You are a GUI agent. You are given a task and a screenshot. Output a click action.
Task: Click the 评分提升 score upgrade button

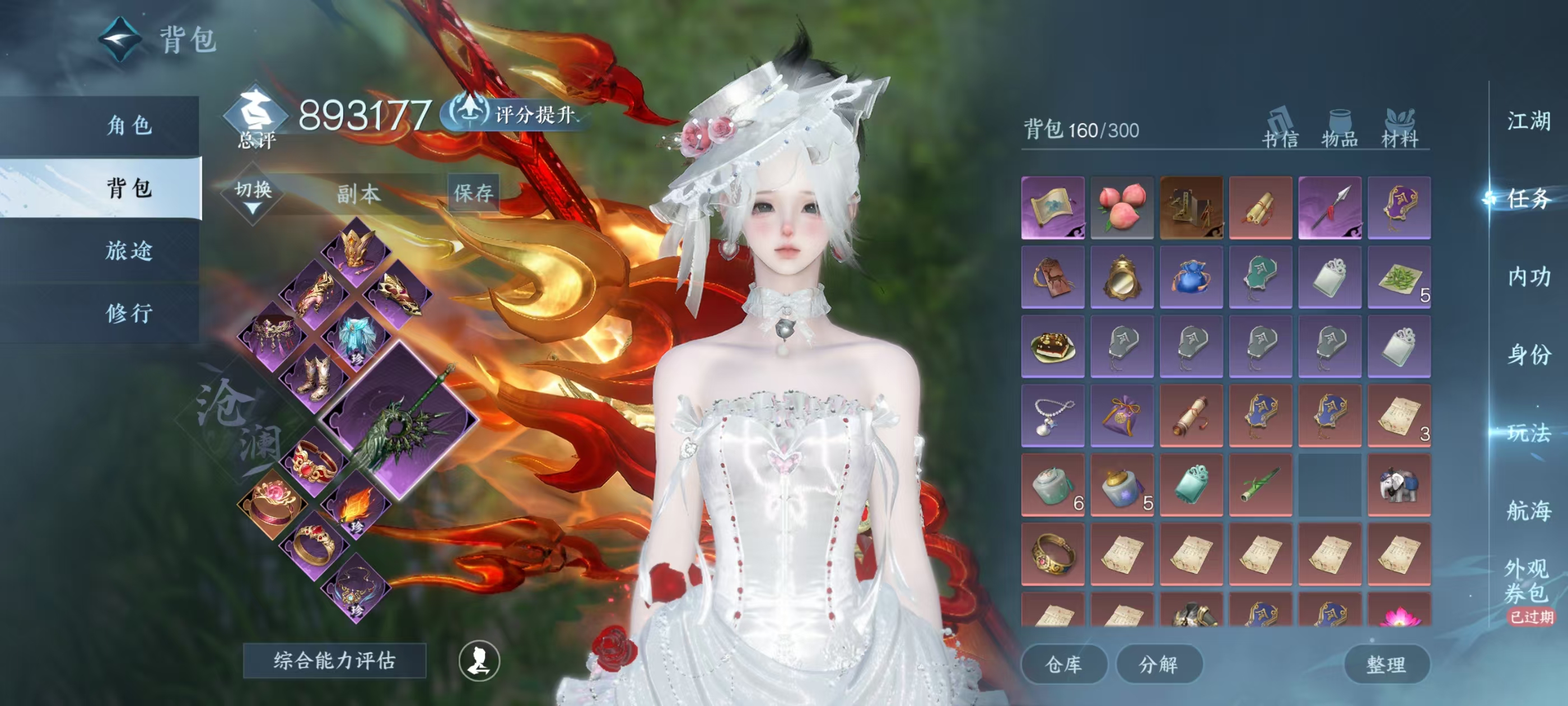[517, 114]
